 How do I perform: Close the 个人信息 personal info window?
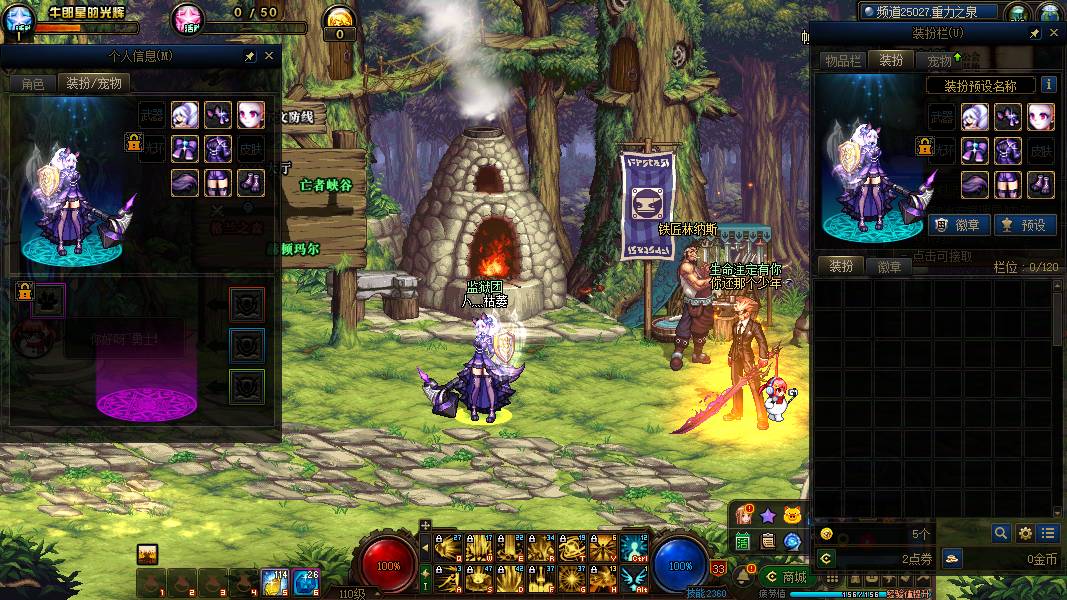click(x=269, y=57)
